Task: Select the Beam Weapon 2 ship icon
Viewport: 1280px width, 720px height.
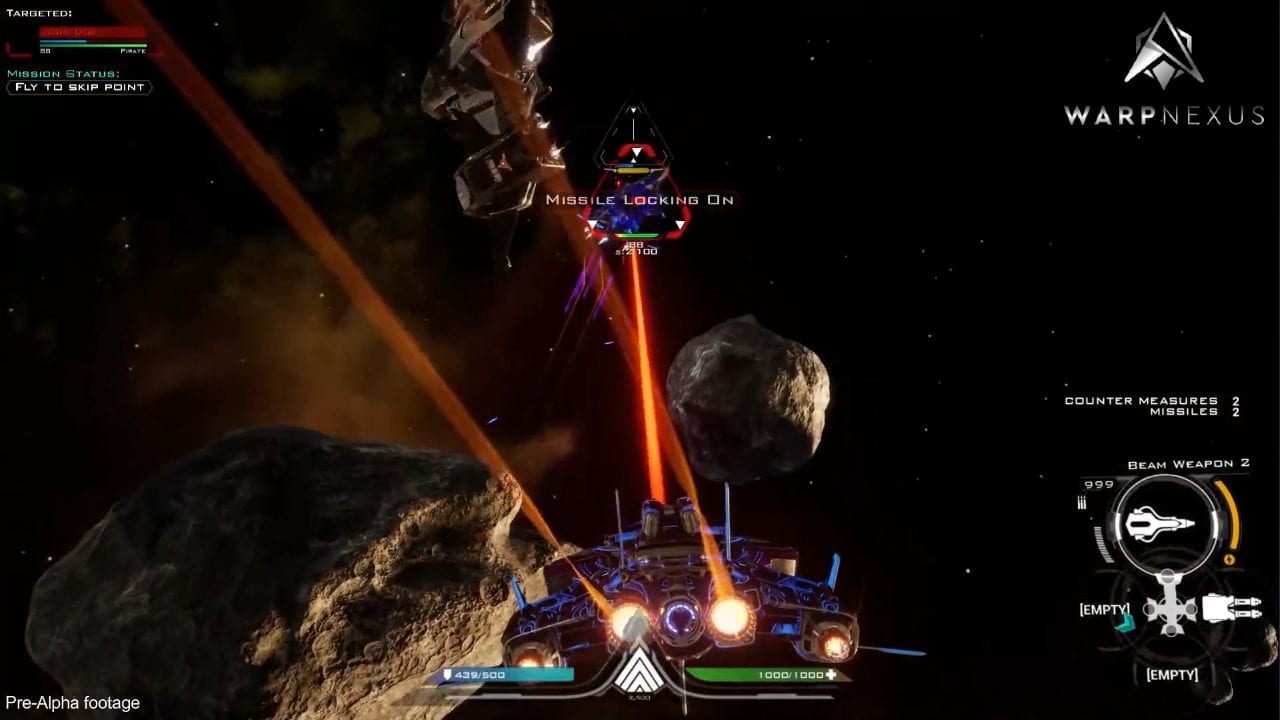Action: (x=1160, y=524)
